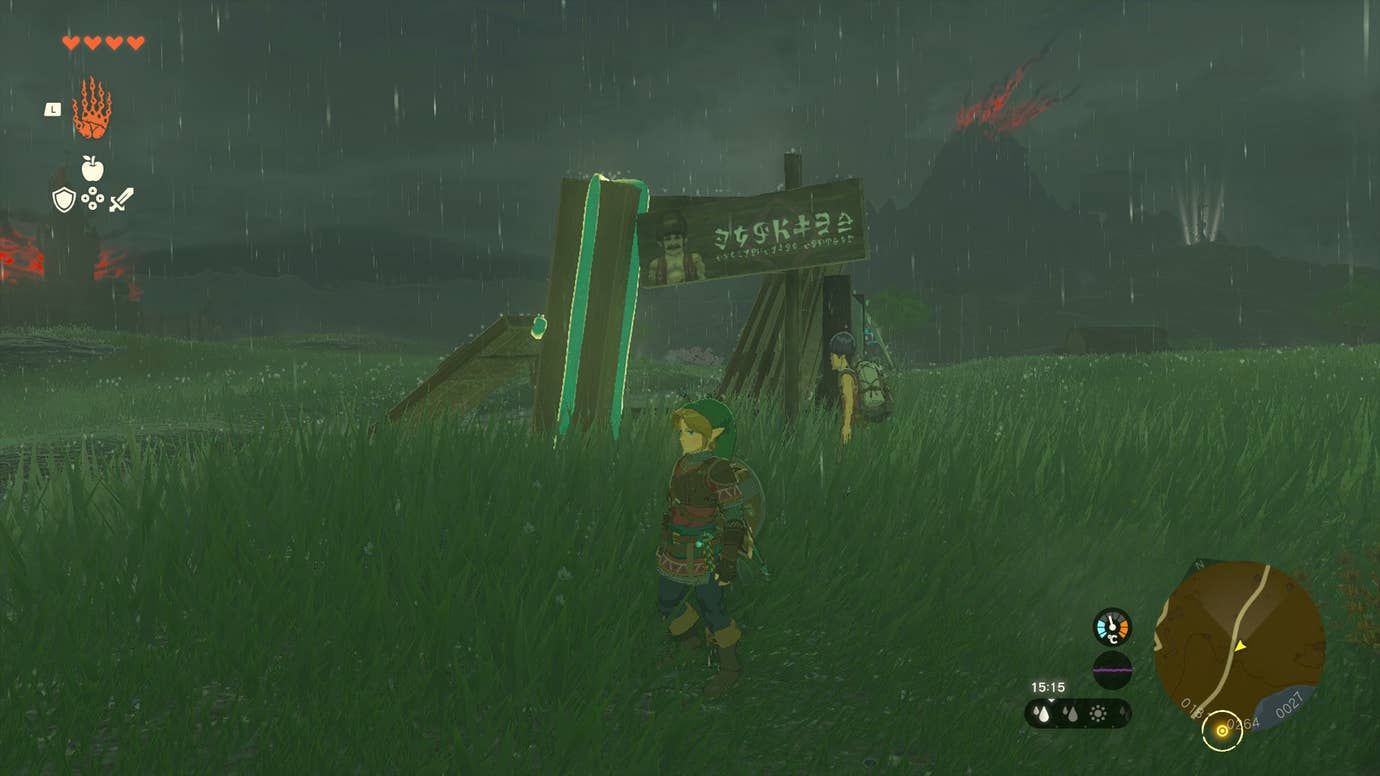Click the temperature gauge dial
The image size is (1380, 776).
point(1111,625)
